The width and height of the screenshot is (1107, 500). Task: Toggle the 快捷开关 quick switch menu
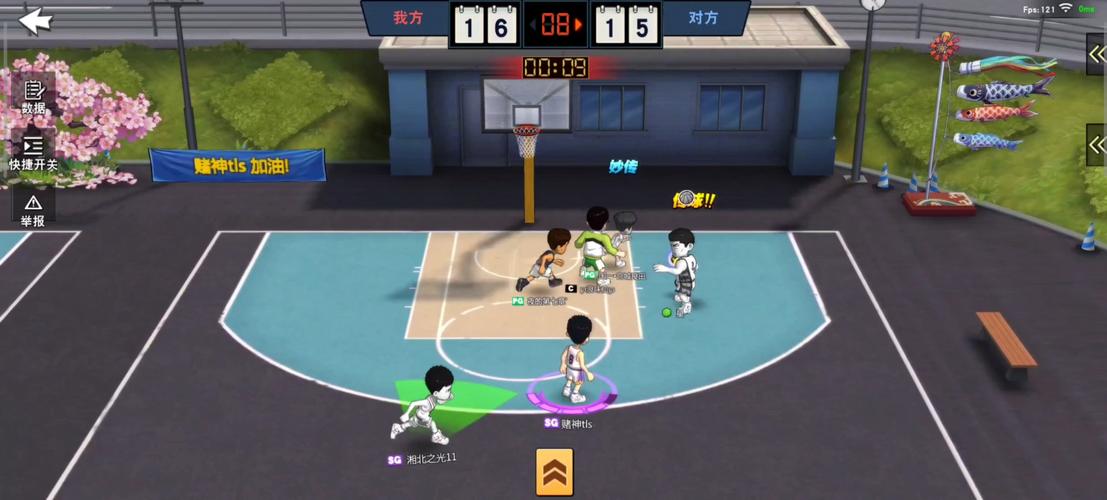(x=33, y=152)
